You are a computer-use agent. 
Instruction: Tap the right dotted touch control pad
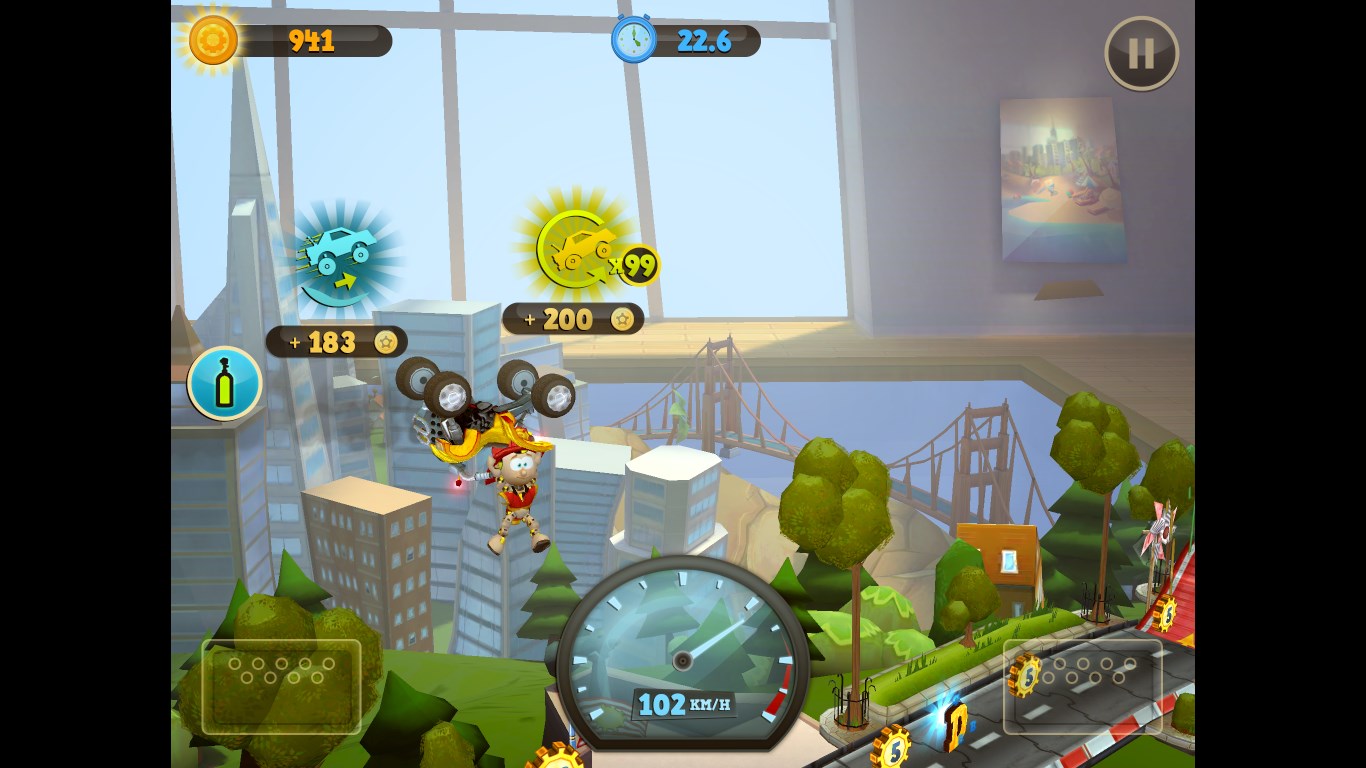click(x=1082, y=687)
